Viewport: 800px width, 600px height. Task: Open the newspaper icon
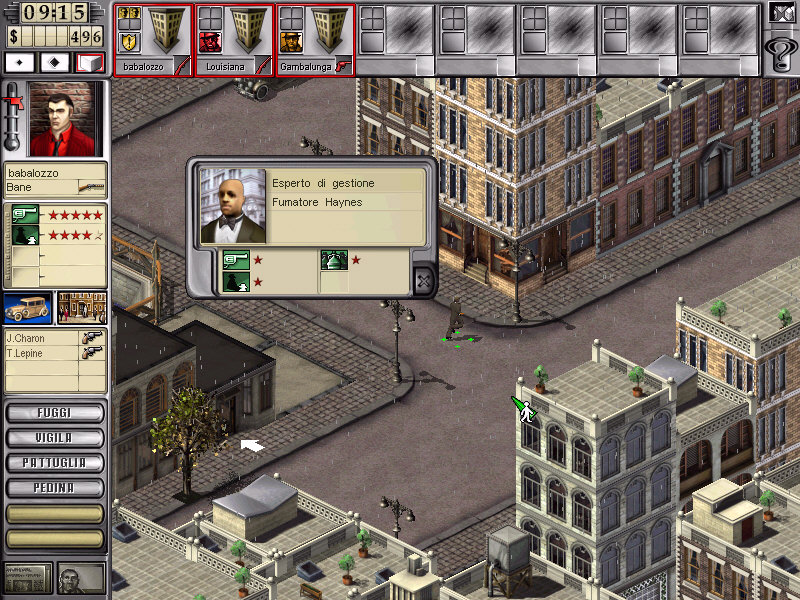pos(27,577)
